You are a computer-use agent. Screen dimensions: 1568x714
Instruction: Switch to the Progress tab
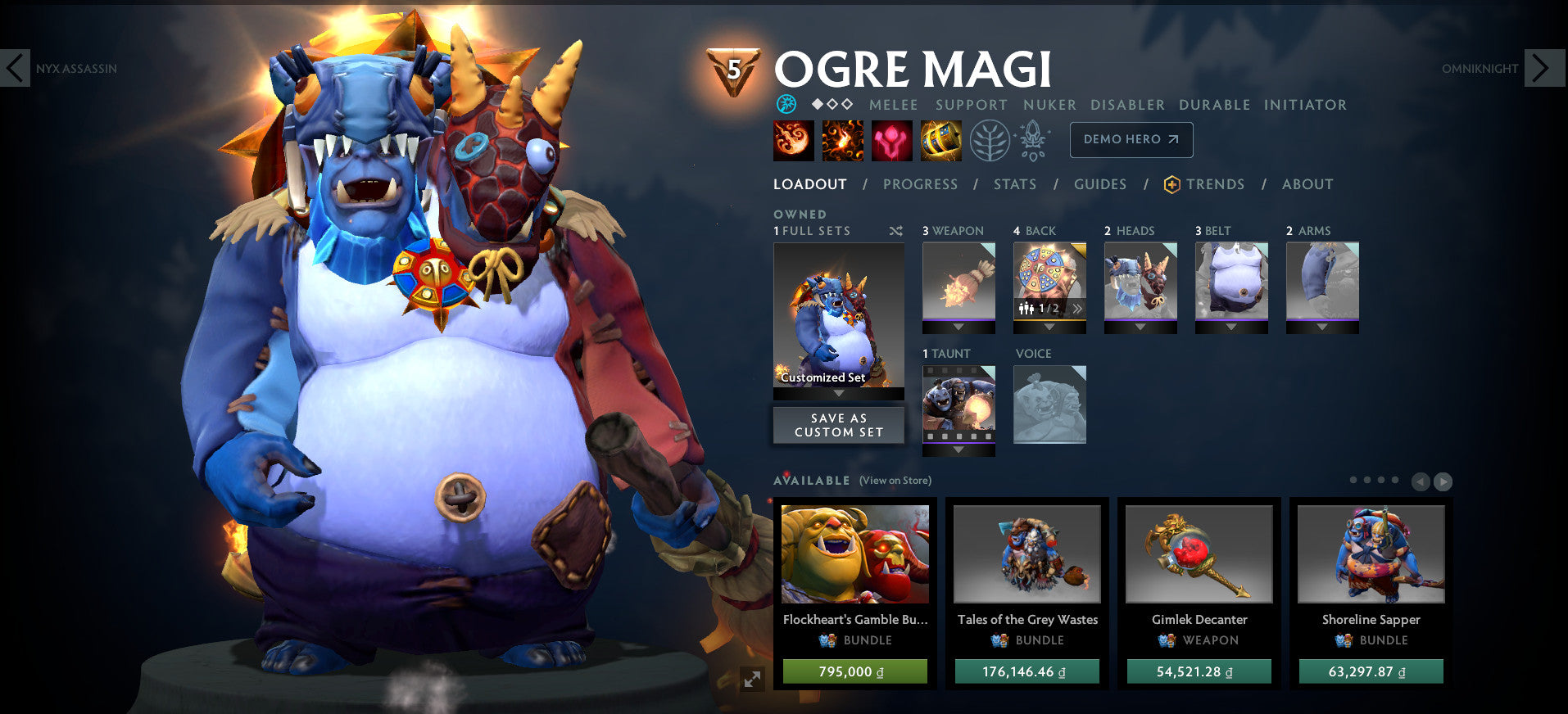(x=920, y=185)
